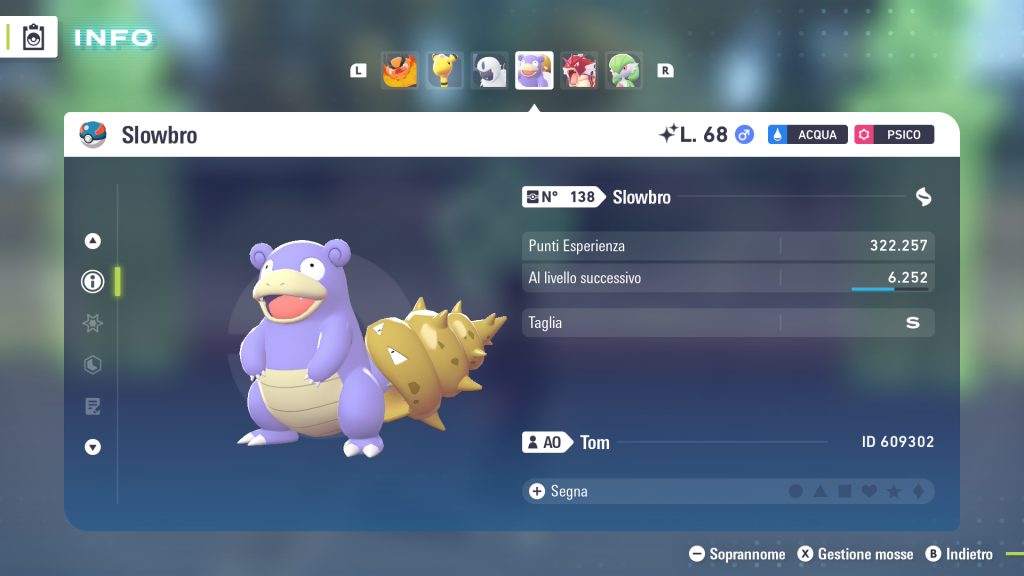This screenshot has height=576, width=1024.
Task: Toggle the circle marking
Action: (796, 492)
